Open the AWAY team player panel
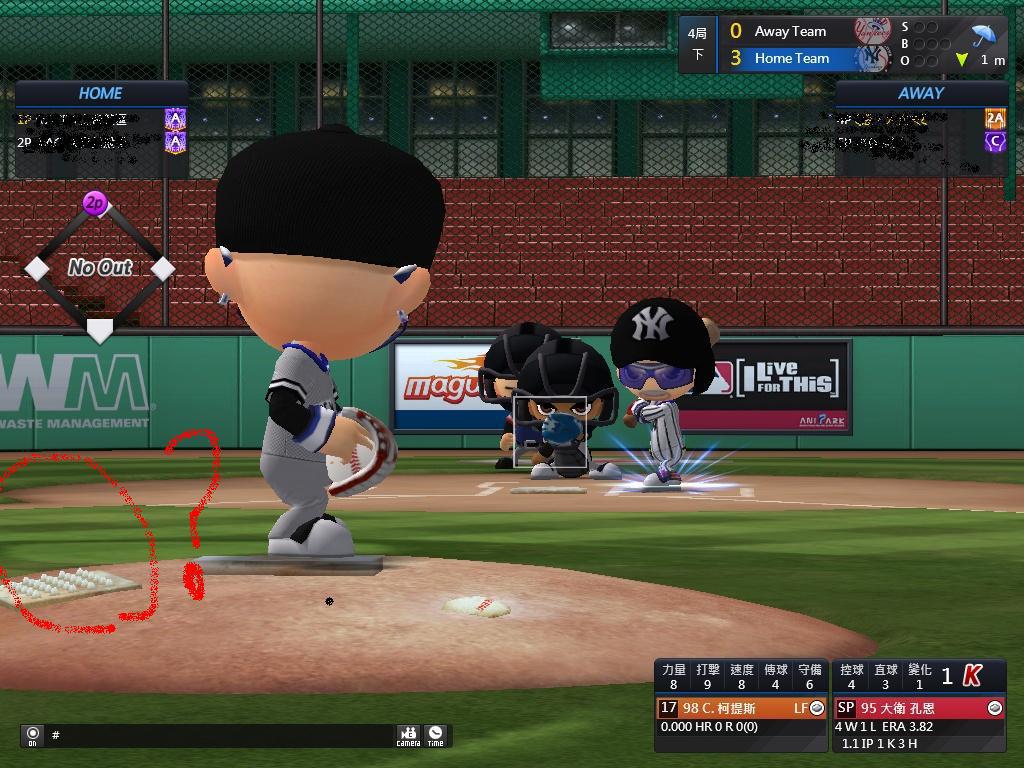This screenshot has height=768, width=1024. (921, 93)
